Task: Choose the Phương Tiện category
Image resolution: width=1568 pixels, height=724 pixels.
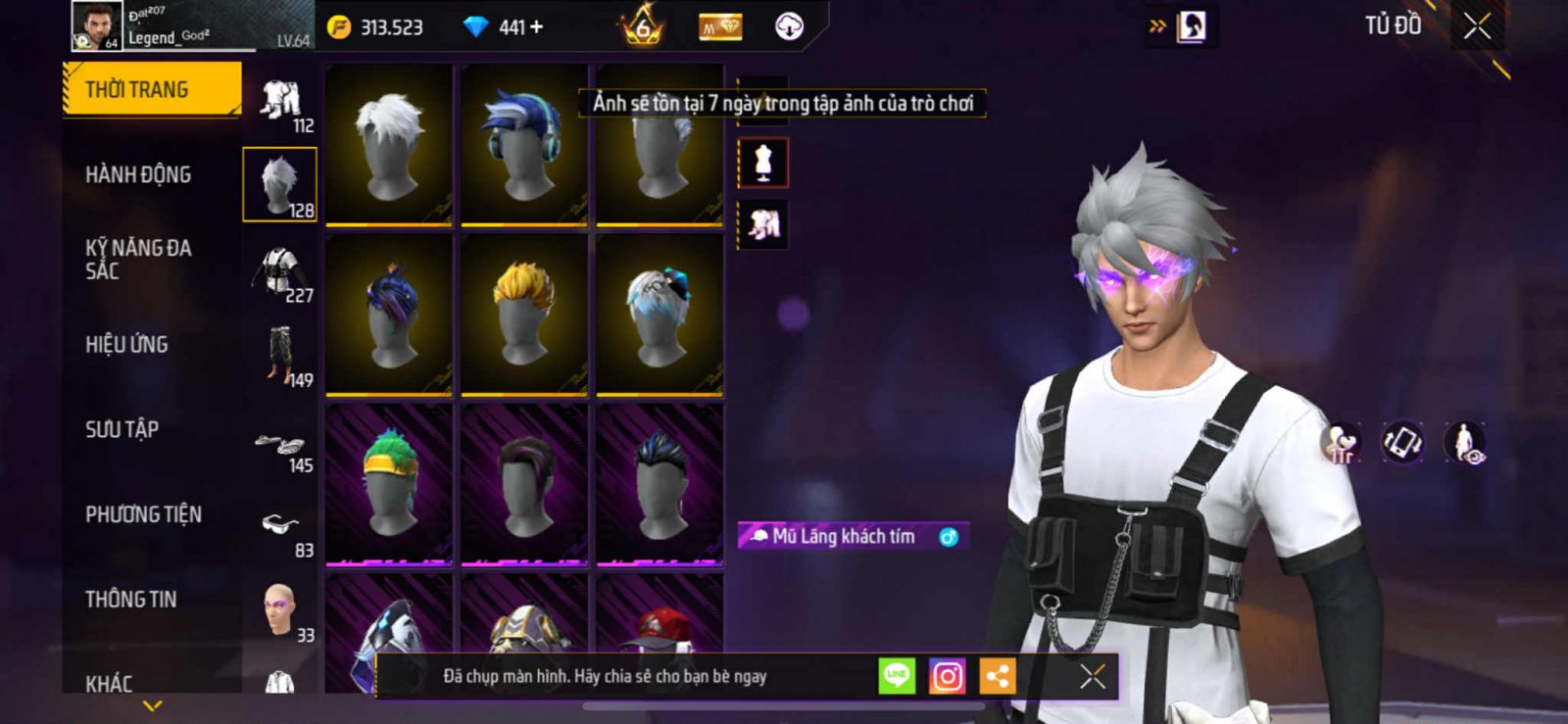Action: pos(143,514)
